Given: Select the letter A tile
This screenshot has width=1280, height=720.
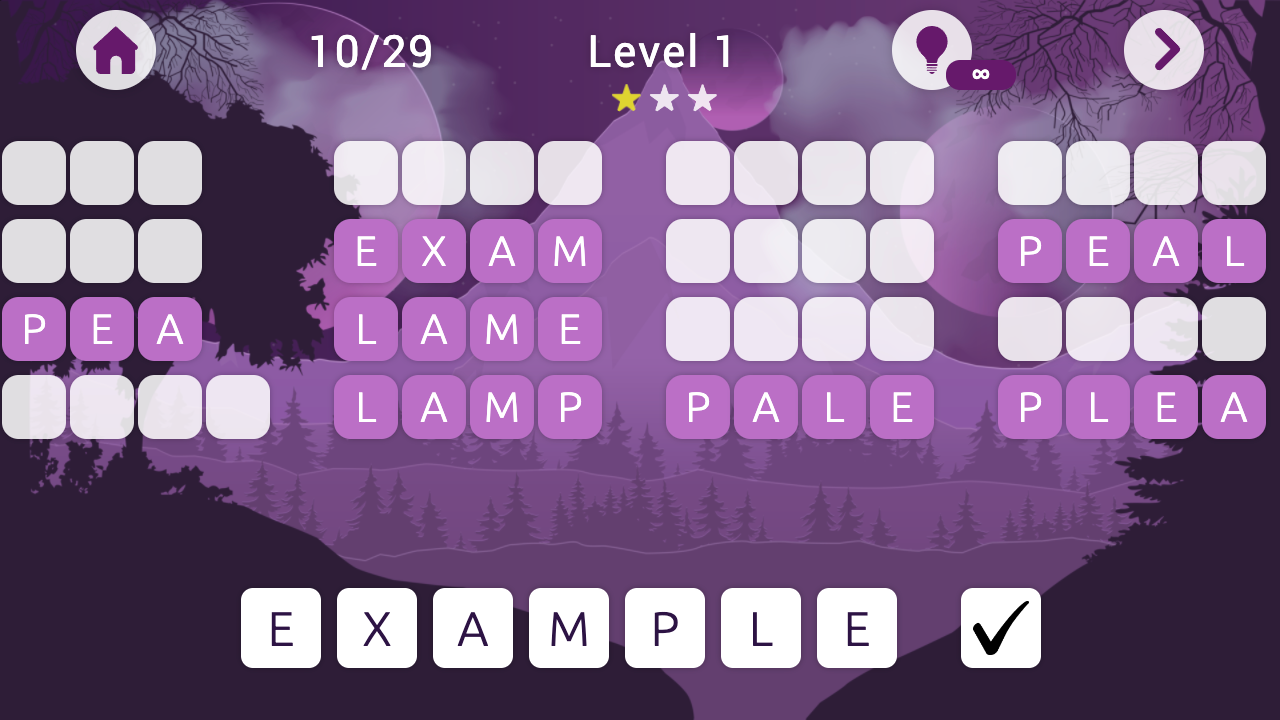Looking at the screenshot, I should point(473,628).
